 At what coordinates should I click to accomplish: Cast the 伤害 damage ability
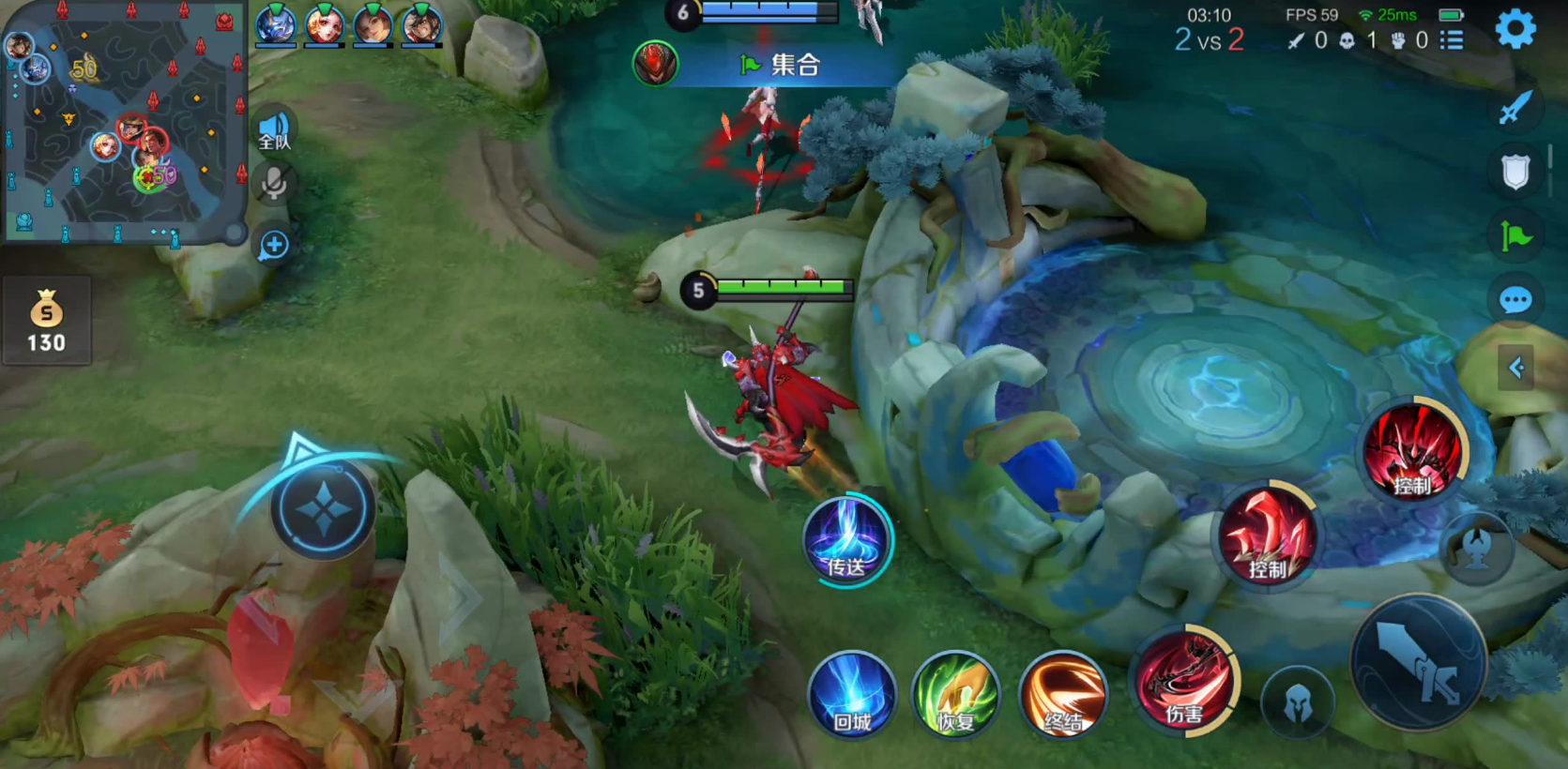pos(1186,682)
